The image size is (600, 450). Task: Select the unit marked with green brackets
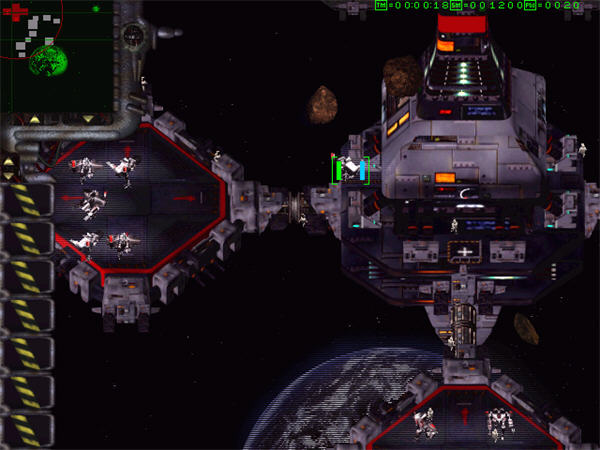pos(351,170)
